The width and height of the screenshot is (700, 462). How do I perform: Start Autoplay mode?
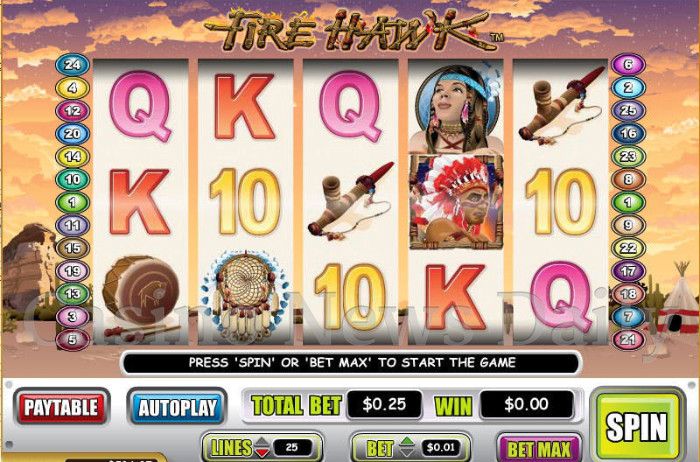coord(176,407)
